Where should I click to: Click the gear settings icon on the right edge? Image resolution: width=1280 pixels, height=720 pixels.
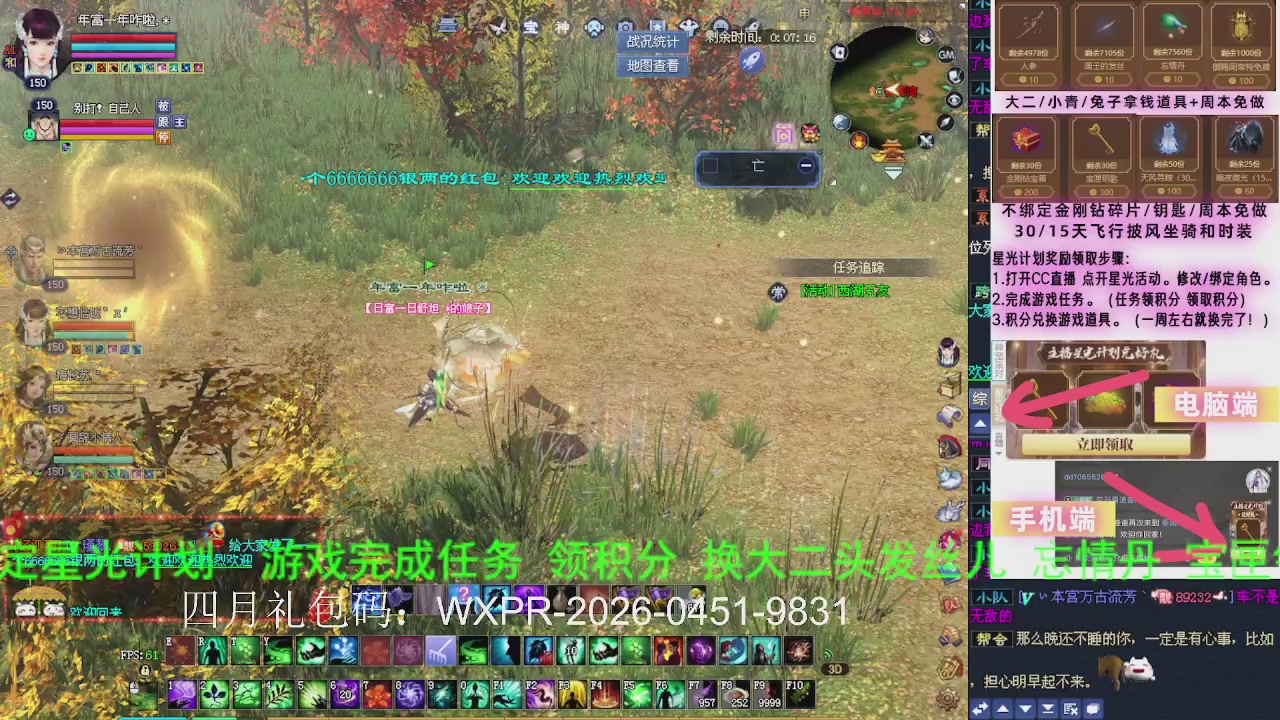click(947, 698)
